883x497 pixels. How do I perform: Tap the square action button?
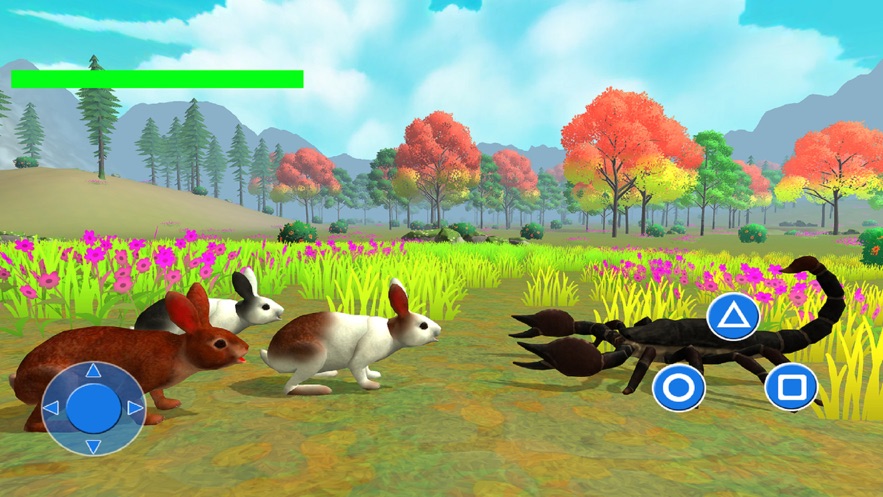pos(791,386)
